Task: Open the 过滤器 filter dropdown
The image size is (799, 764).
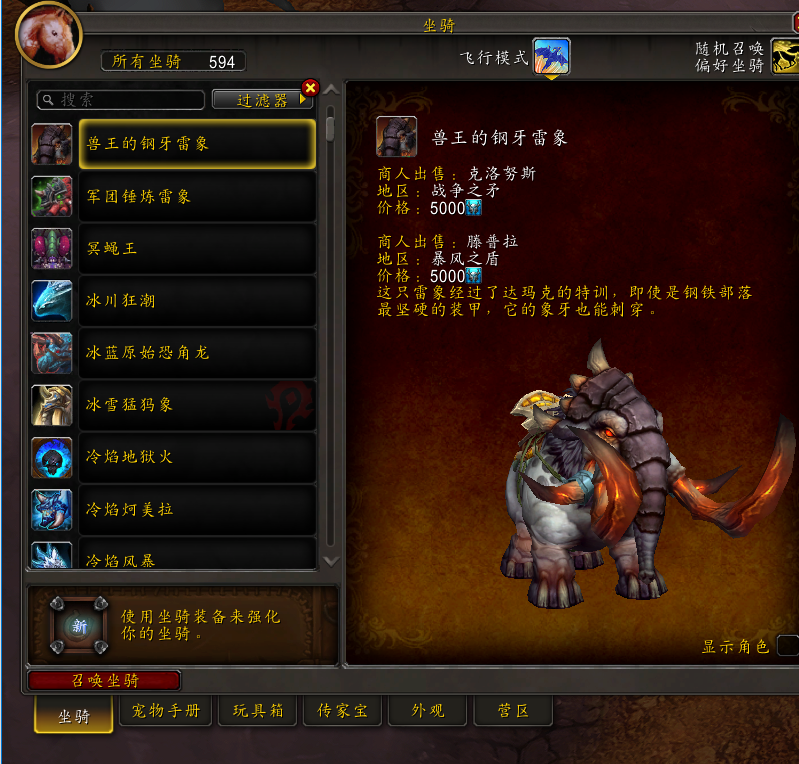Action: [x=262, y=100]
